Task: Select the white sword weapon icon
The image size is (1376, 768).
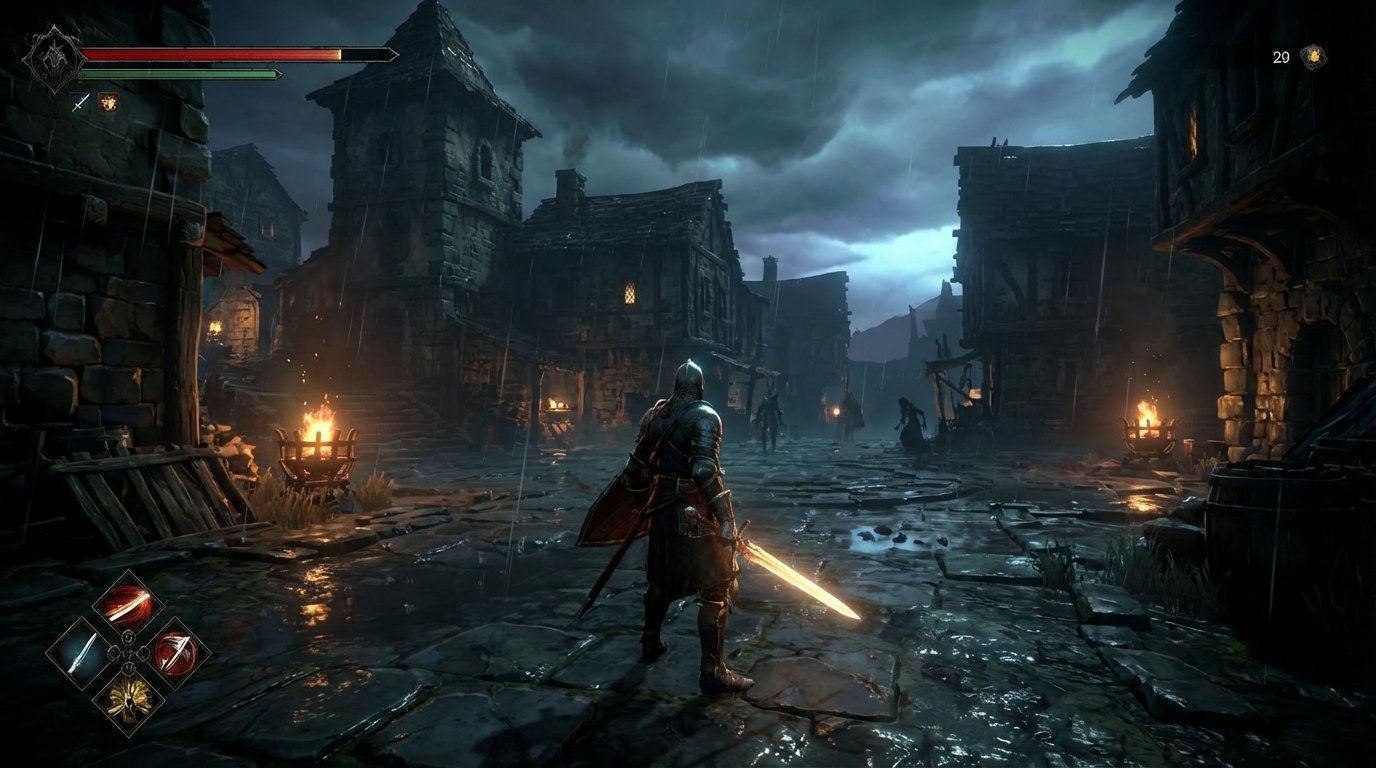Action: click(83, 653)
